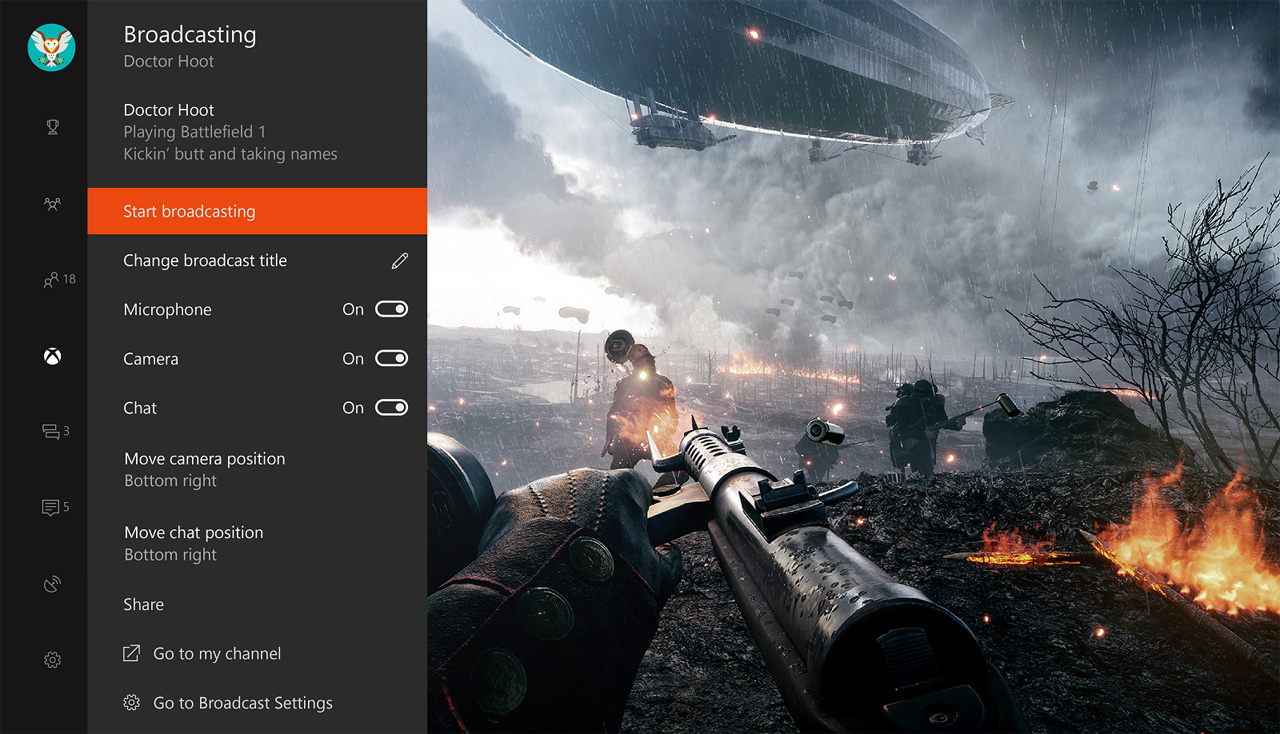
Task: Click the Xbox home logo icon
Action: coord(50,355)
